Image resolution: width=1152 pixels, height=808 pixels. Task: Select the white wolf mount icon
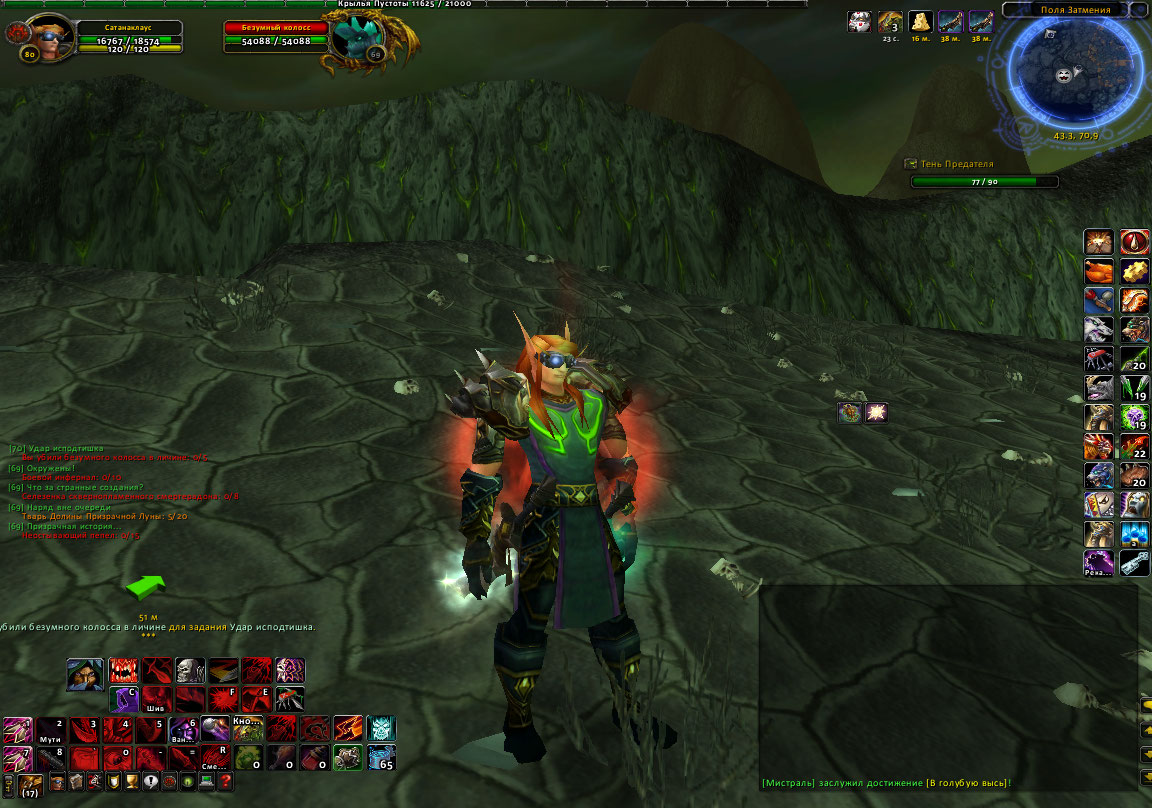click(1099, 330)
